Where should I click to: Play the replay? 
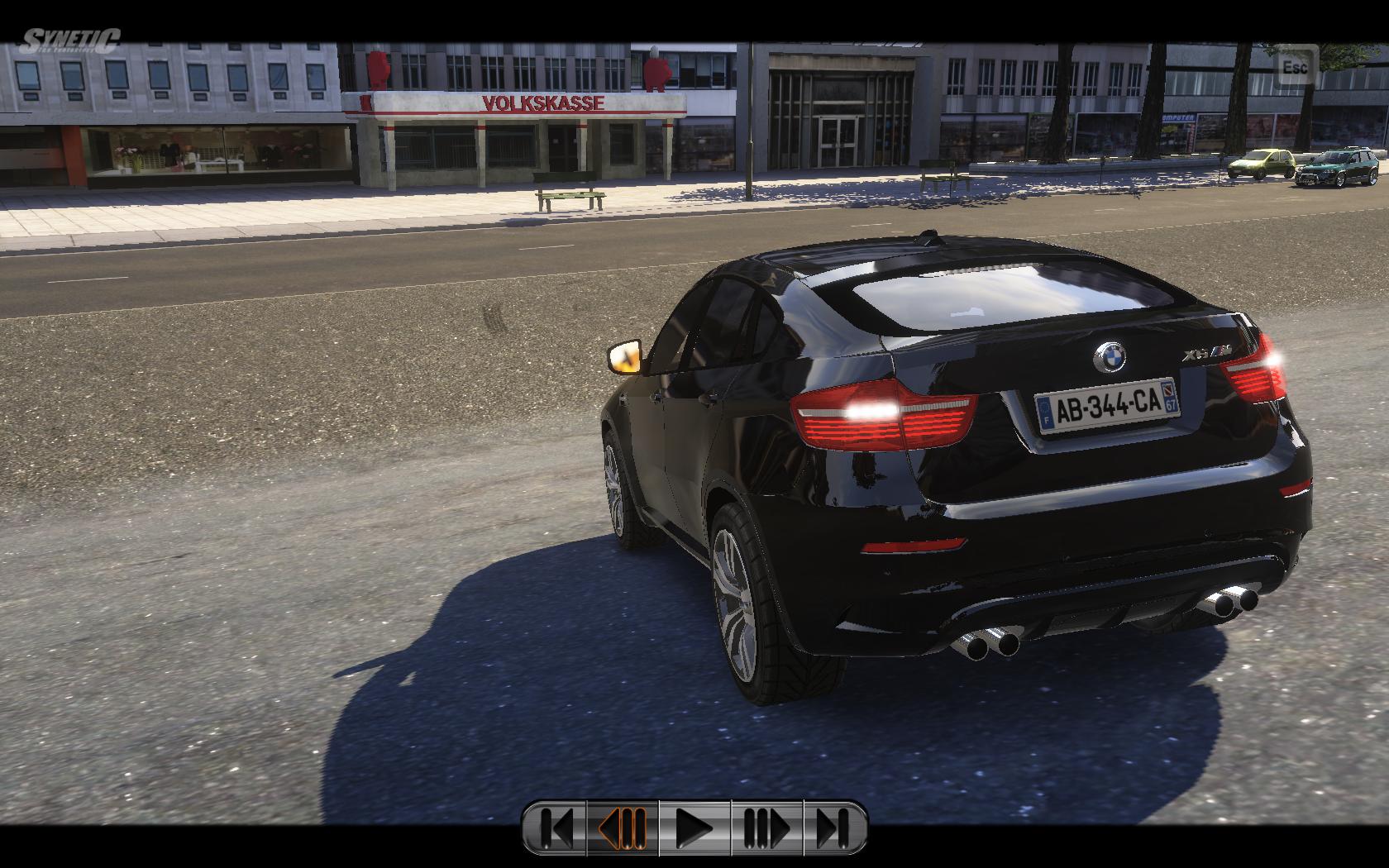[x=694, y=827]
